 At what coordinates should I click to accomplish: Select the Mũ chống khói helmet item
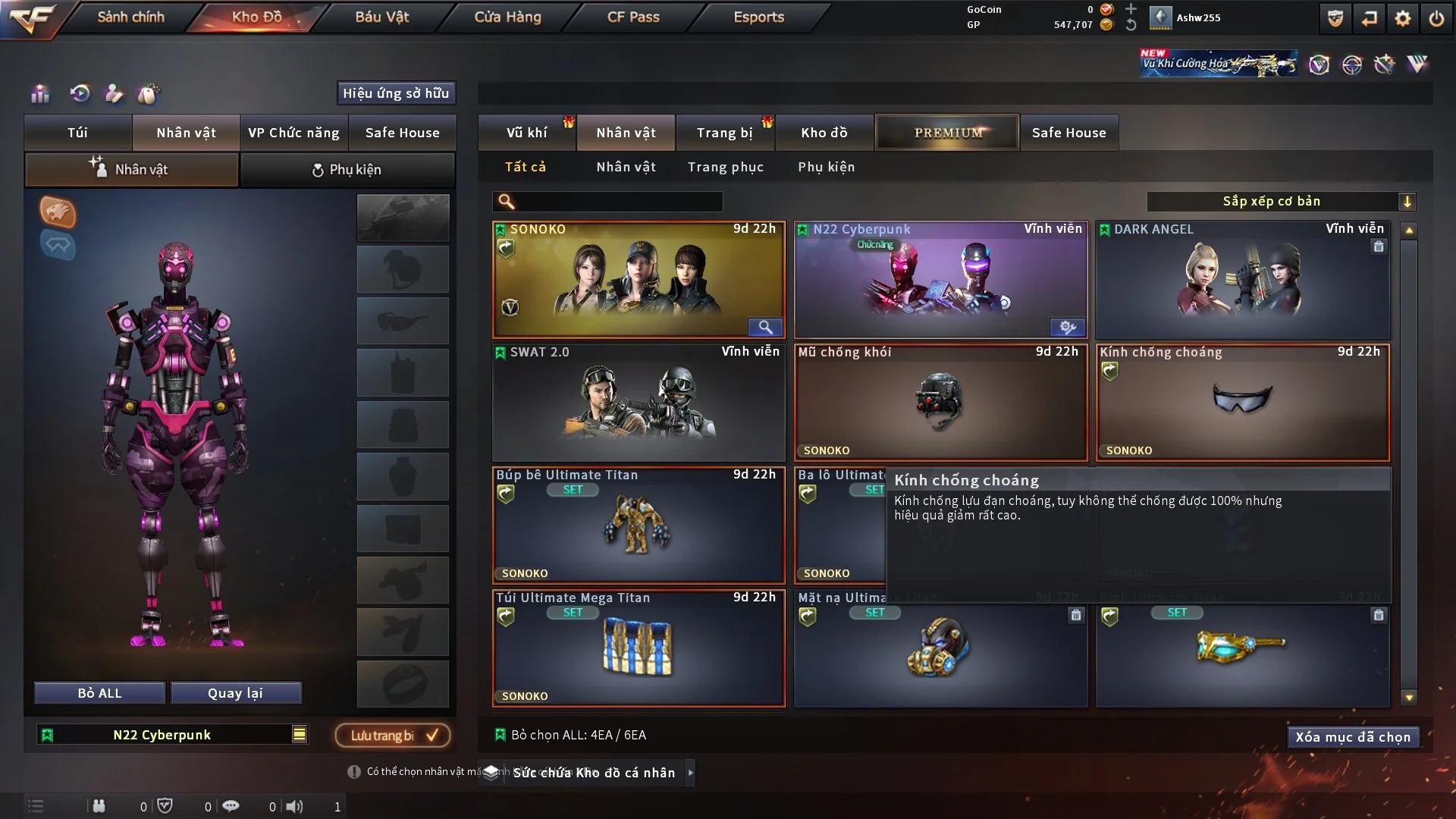[x=940, y=403]
